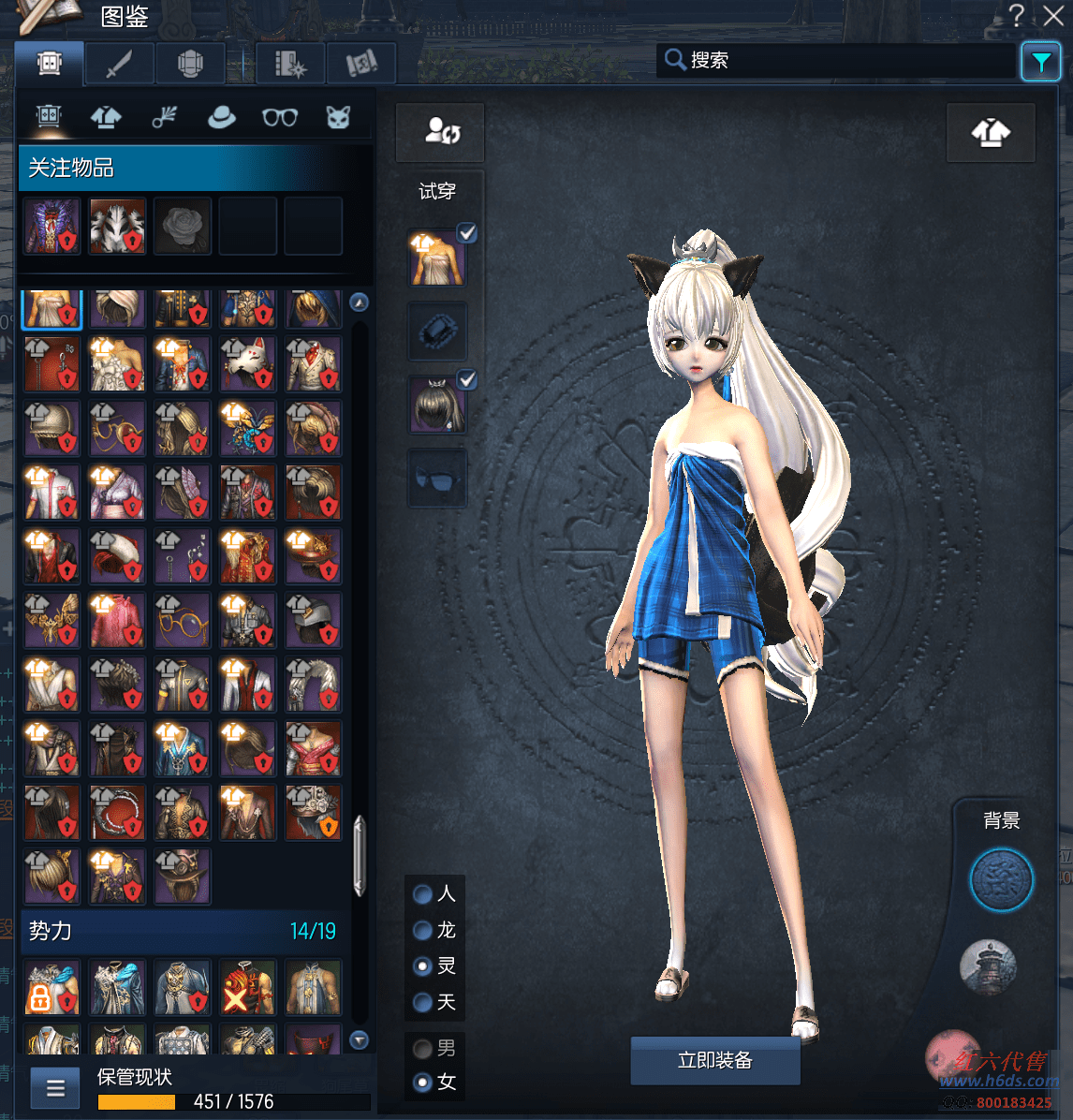
Task: Uncheck the tried-on outfit checkbox
Action: tap(466, 233)
